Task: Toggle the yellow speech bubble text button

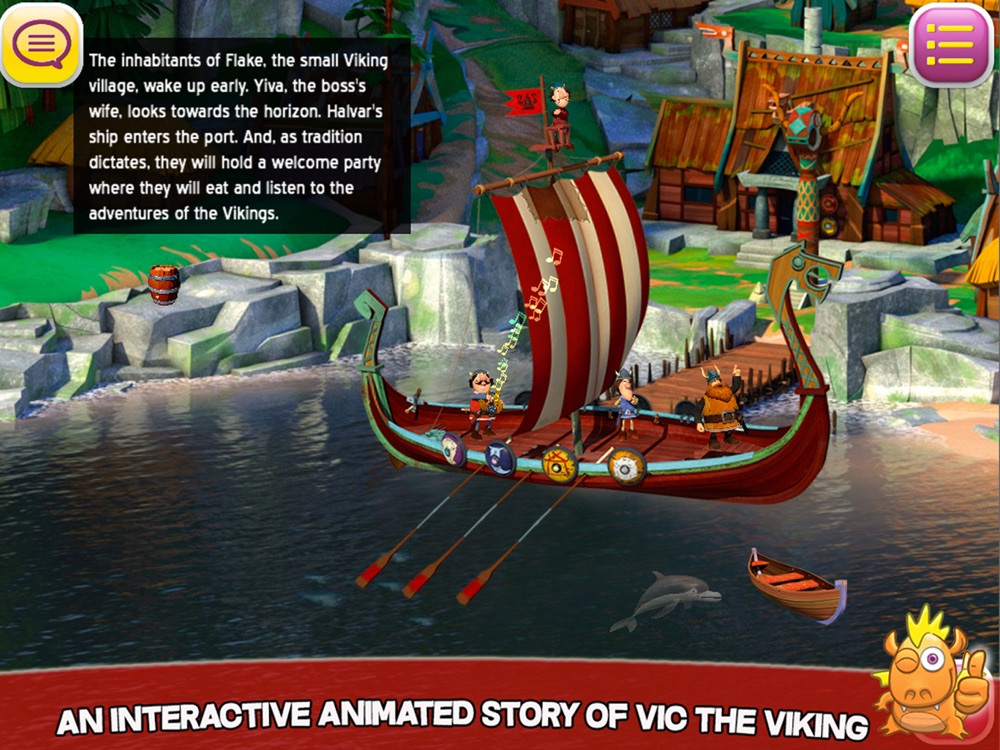Action: (x=41, y=44)
